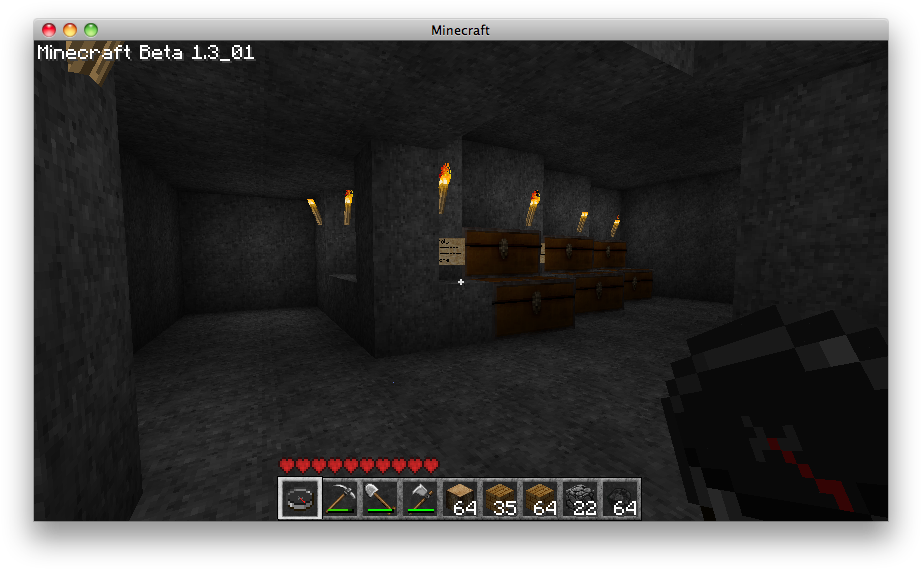The image size is (921, 569).
Task: Select the compass hotbar slot
Action: tap(300, 498)
